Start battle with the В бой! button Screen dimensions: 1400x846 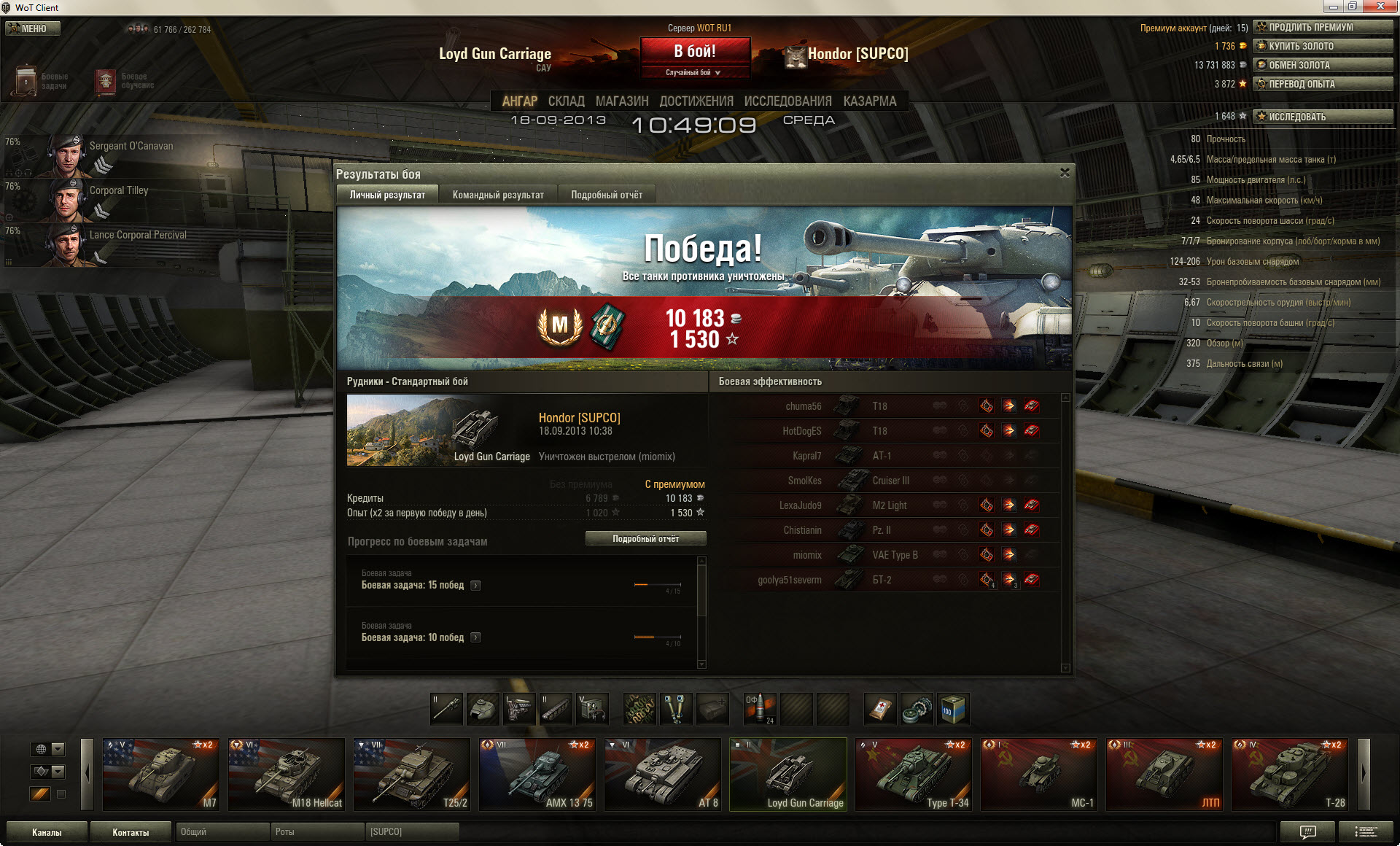695,52
